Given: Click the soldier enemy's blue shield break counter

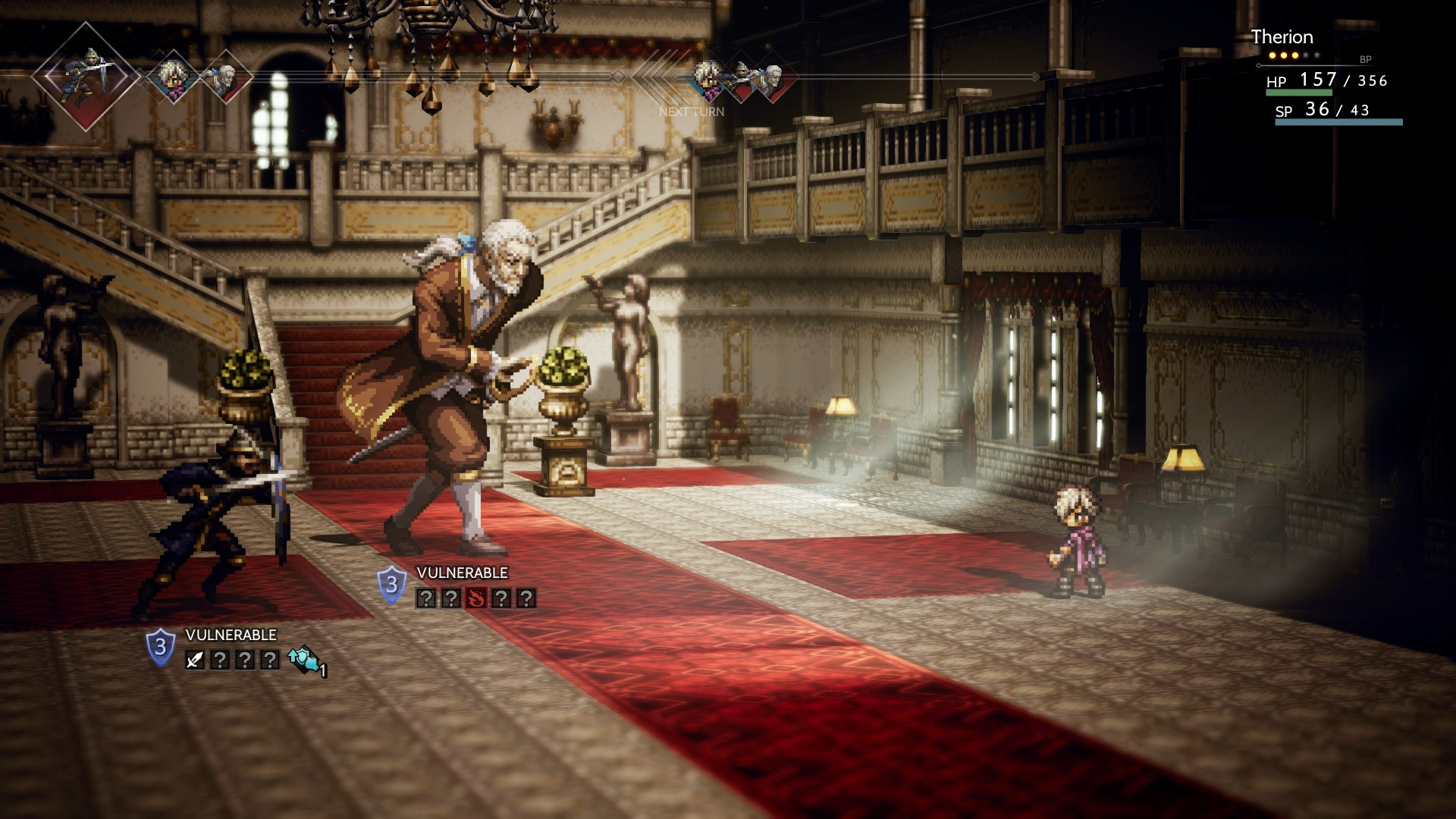Looking at the screenshot, I should coord(160,646).
